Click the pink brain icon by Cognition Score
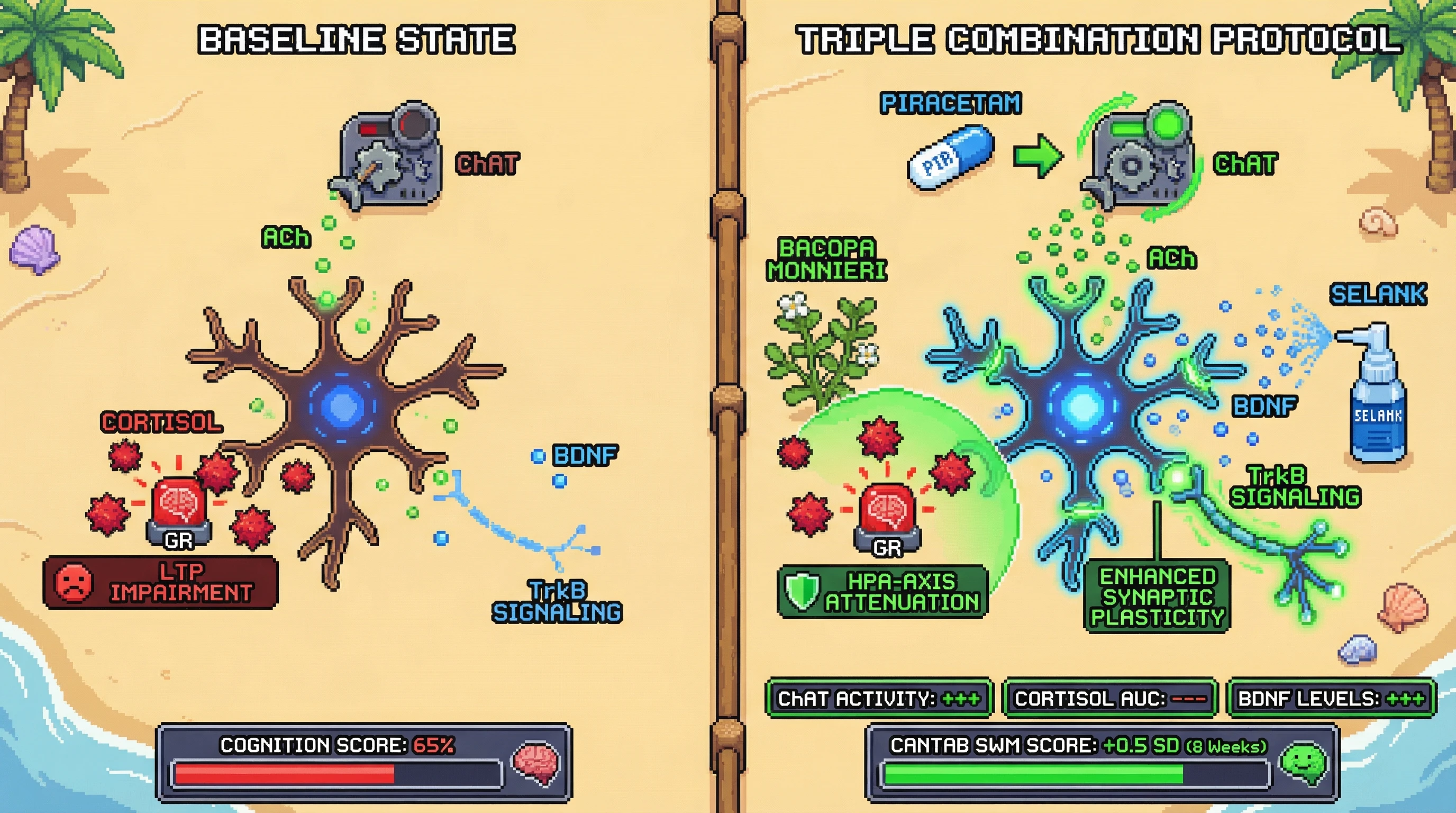Image resolution: width=1456 pixels, height=813 pixels. 536,763
